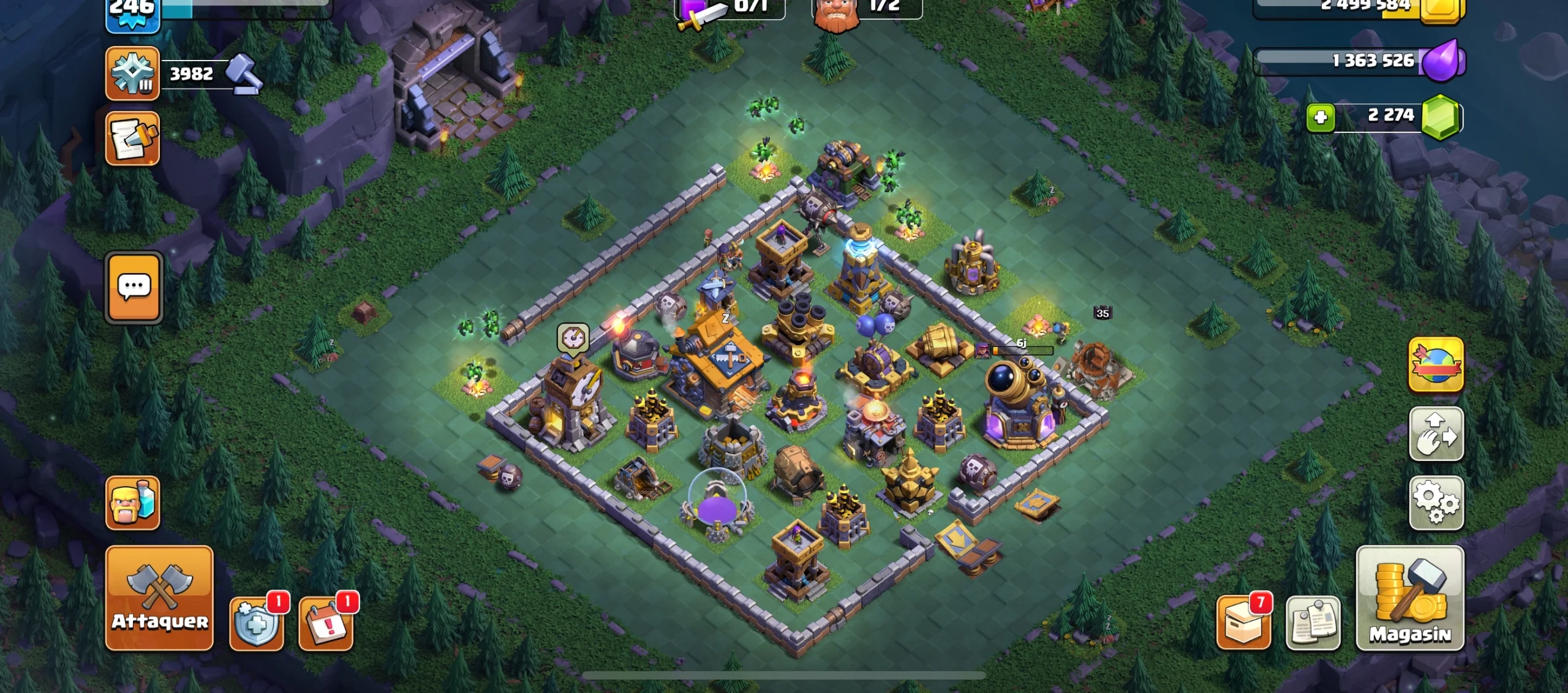
Task: Tap the player level 246 badge
Action: 132,13
